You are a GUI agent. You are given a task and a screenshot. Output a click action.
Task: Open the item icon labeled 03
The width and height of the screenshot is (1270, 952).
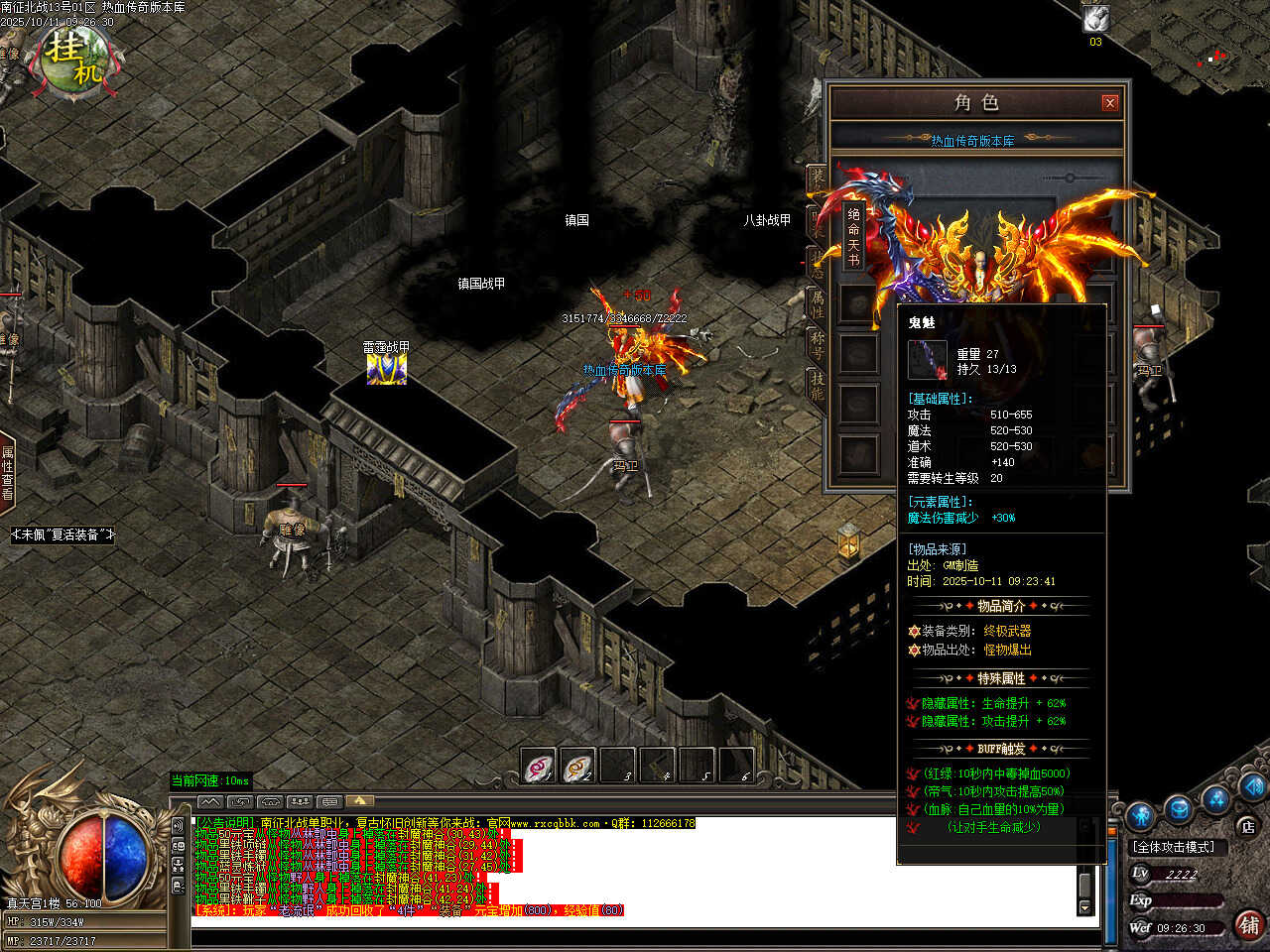tap(1095, 19)
